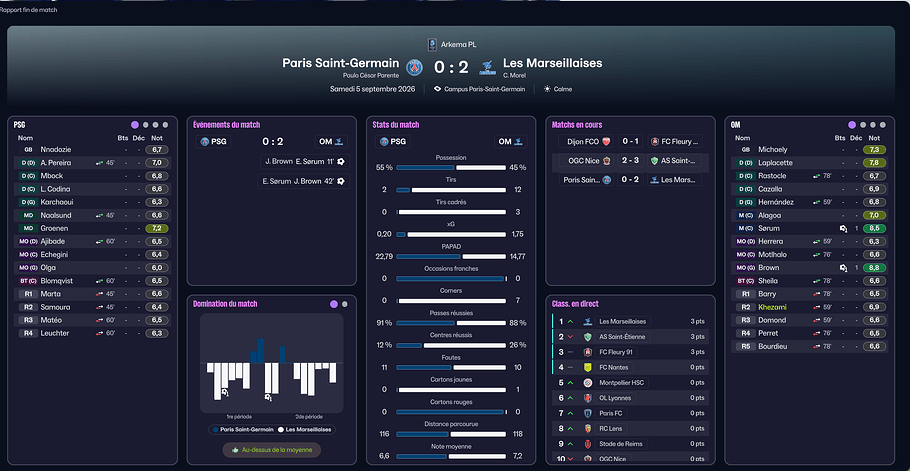910x471 pixels.
Task: Select Michaely in the OM lineup
Action: point(773,149)
